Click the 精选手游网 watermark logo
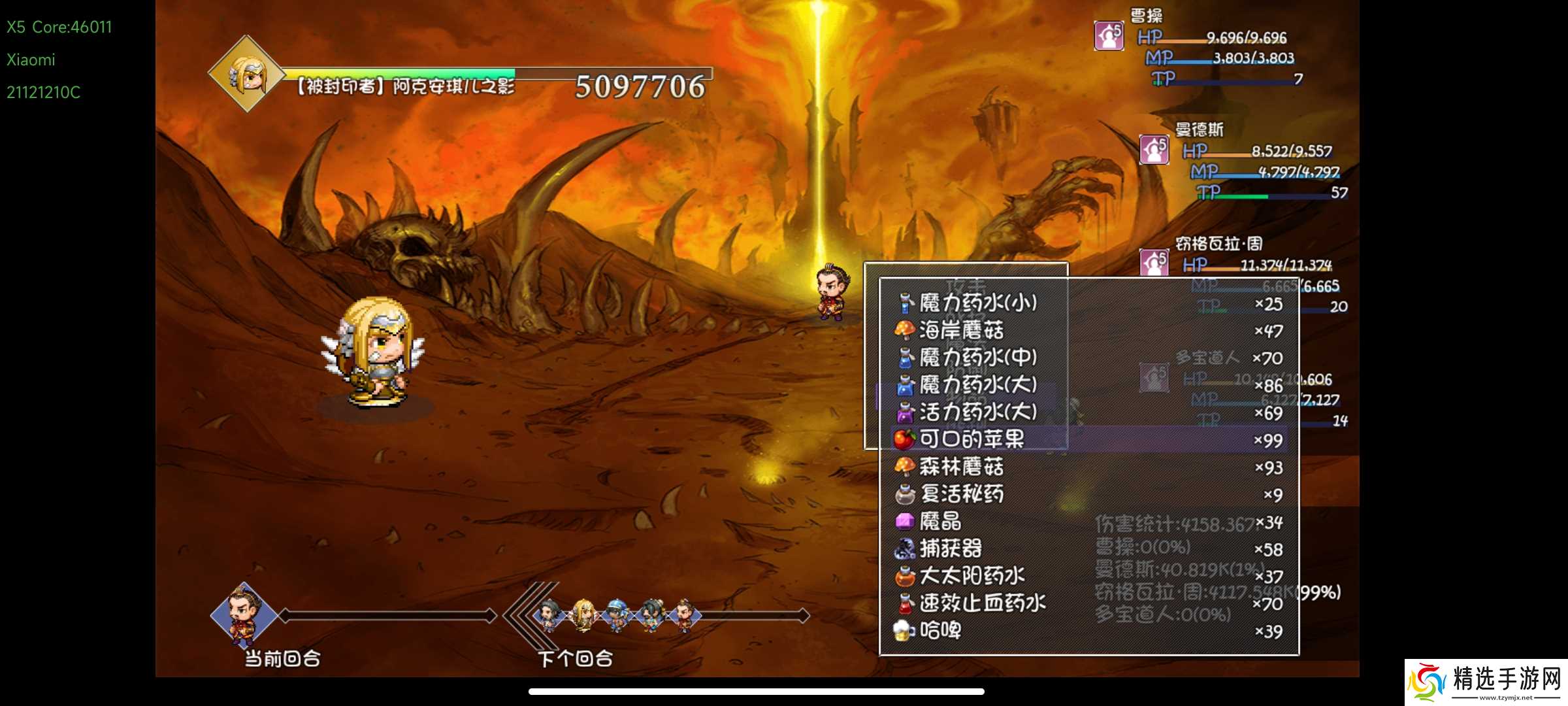The width and height of the screenshot is (1568, 706). pyautogui.click(x=1486, y=682)
